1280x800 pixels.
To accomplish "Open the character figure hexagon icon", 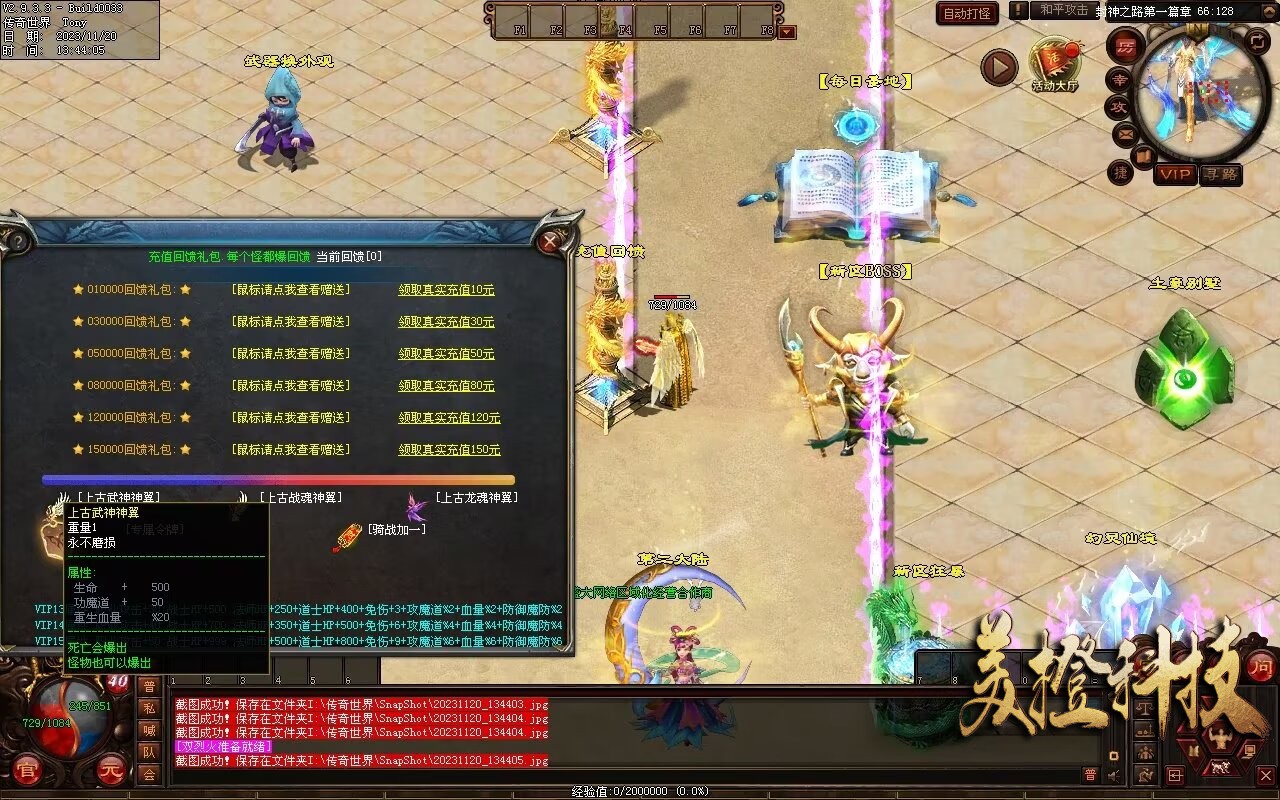I will click(1219, 741).
